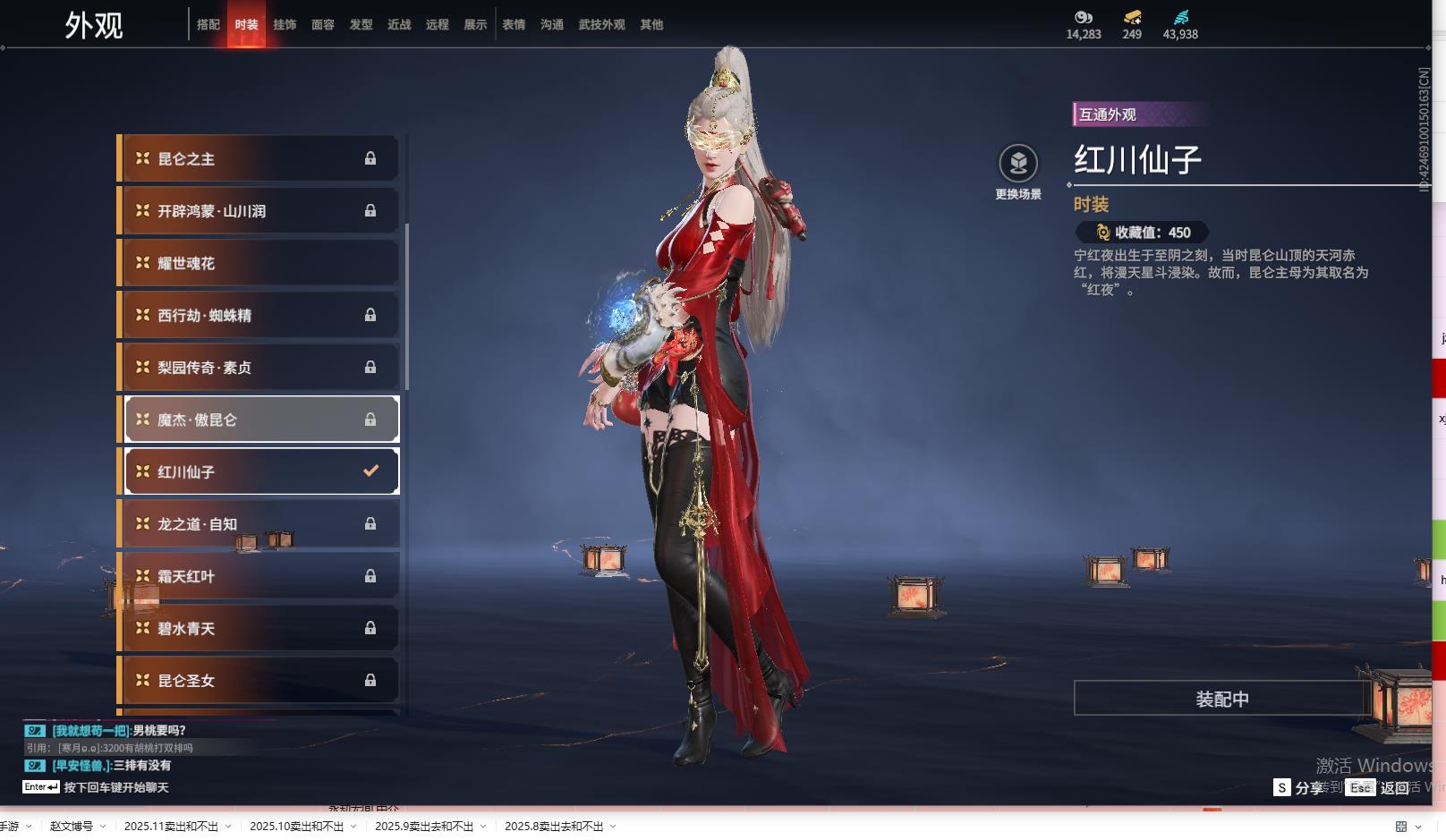Open the 挂饰 accessories tab
This screenshot has height=840, width=1446.
pyautogui.click(x=285, y=25)
